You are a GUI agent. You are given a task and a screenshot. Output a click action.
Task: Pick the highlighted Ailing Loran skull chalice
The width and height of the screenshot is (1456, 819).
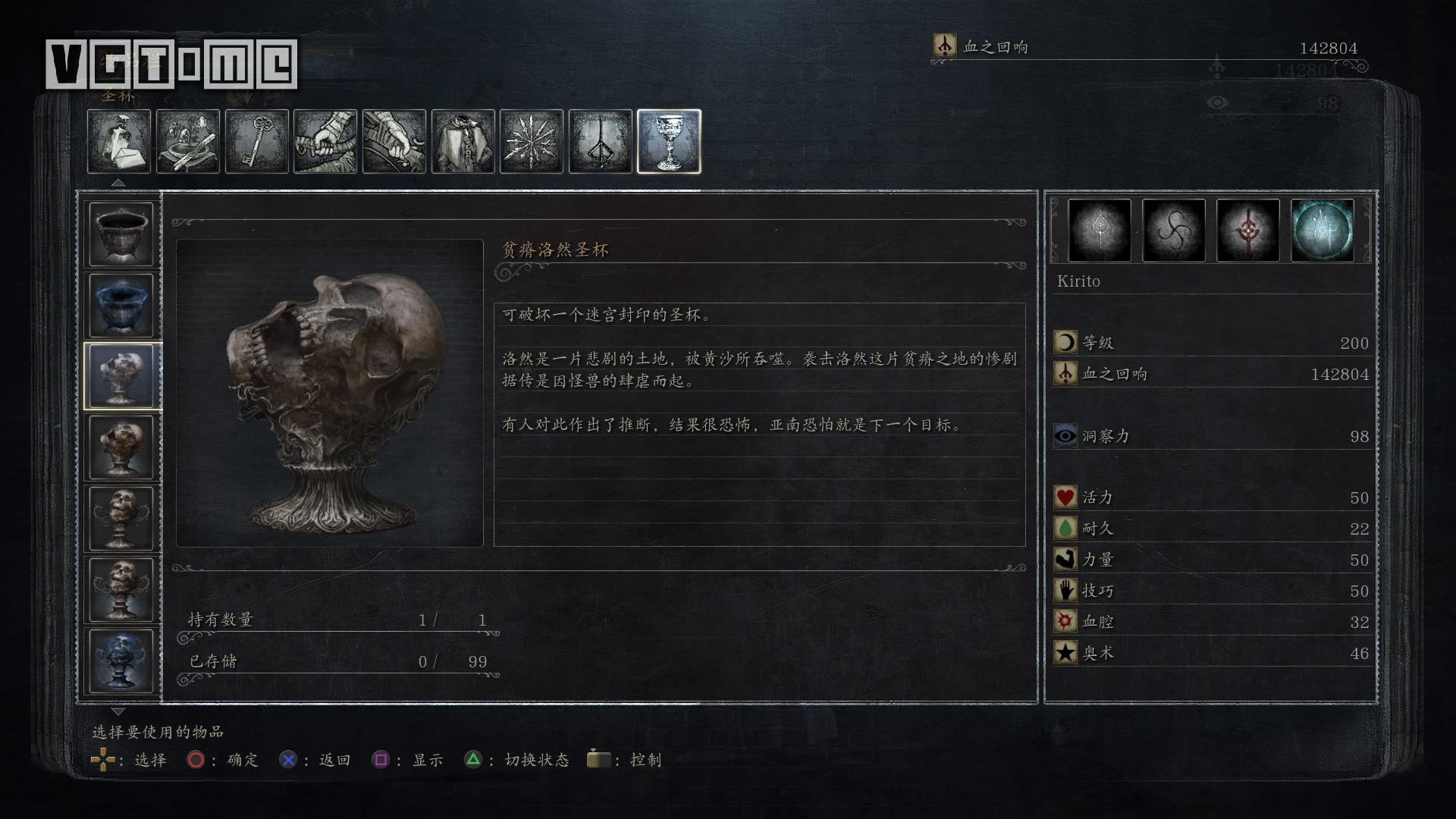pyautogui.click(x=121, y=376)
